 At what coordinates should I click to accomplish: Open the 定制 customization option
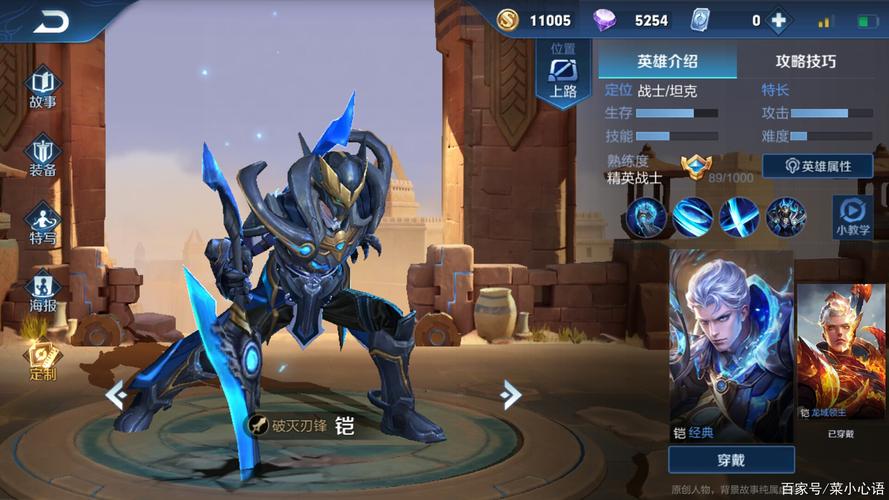[x=42, y=360]
